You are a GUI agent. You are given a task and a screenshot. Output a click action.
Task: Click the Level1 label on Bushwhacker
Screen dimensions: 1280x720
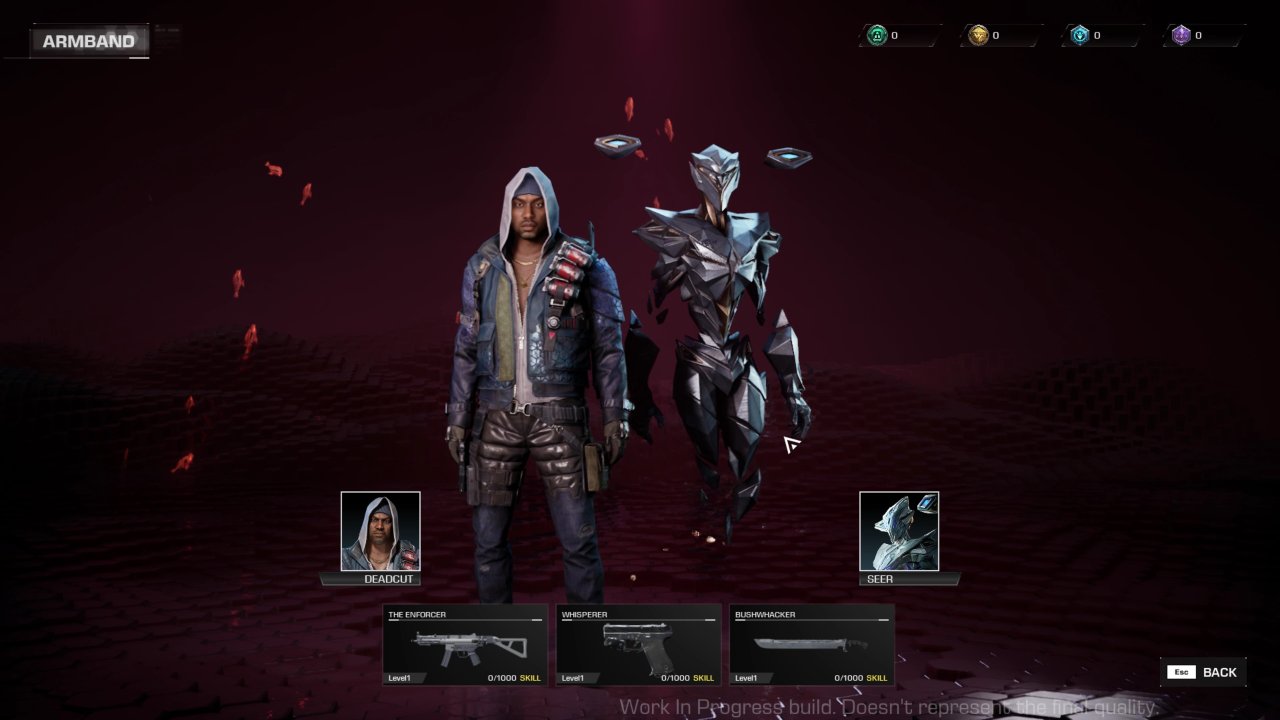tap(747, 677)
